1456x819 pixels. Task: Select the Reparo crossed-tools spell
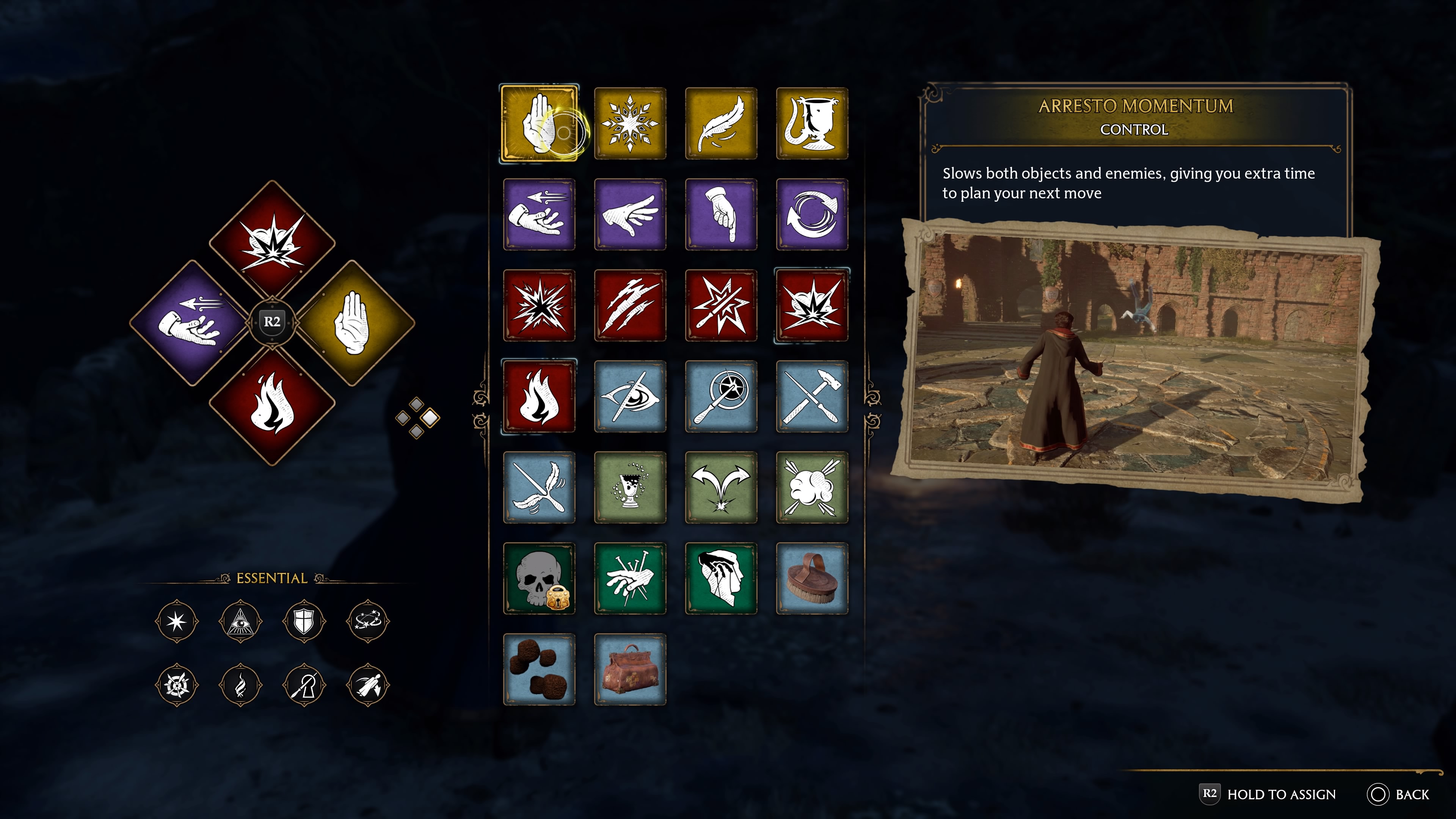812,397
